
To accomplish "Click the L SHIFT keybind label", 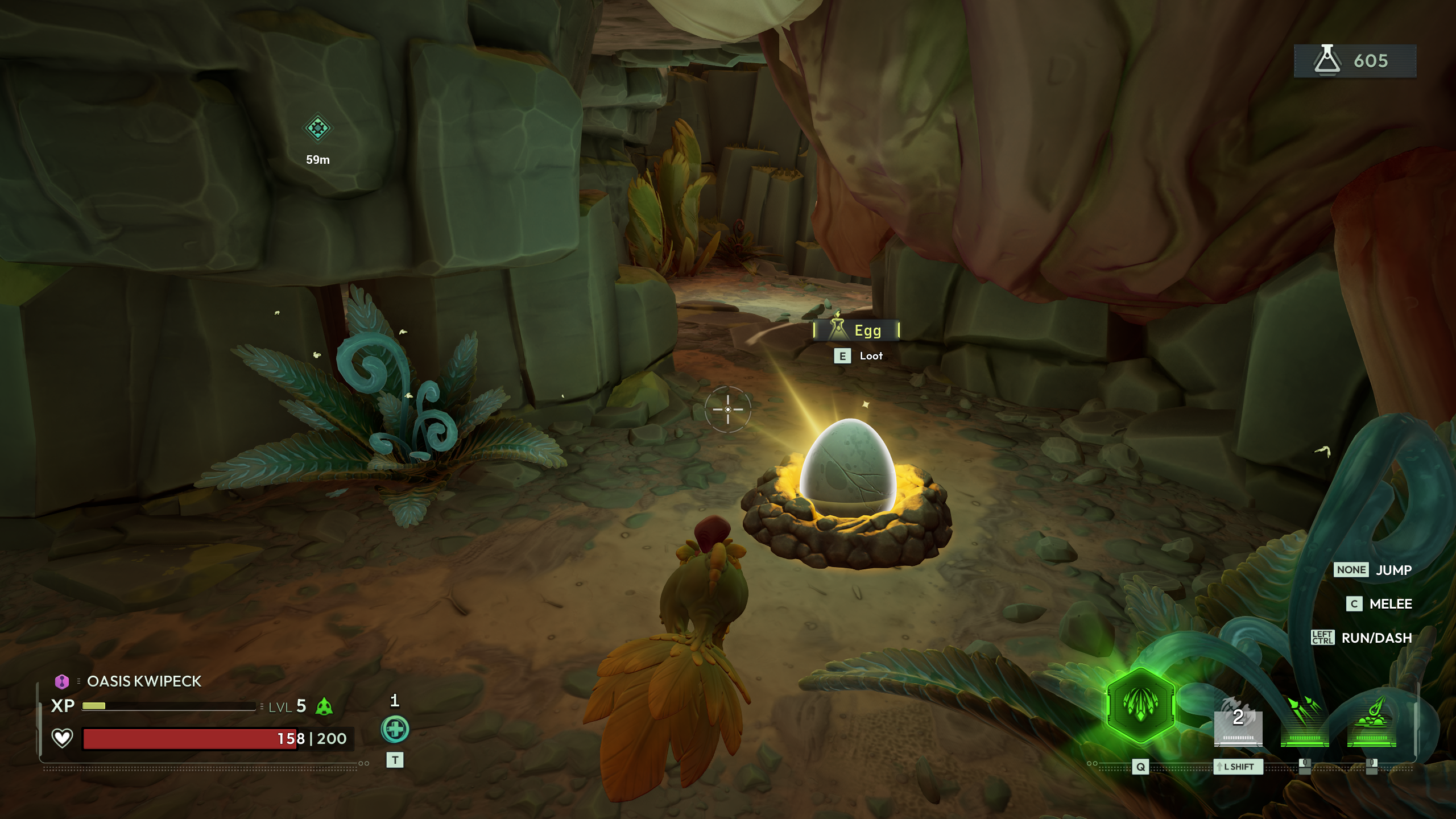I will click(x=1238, y=767).
